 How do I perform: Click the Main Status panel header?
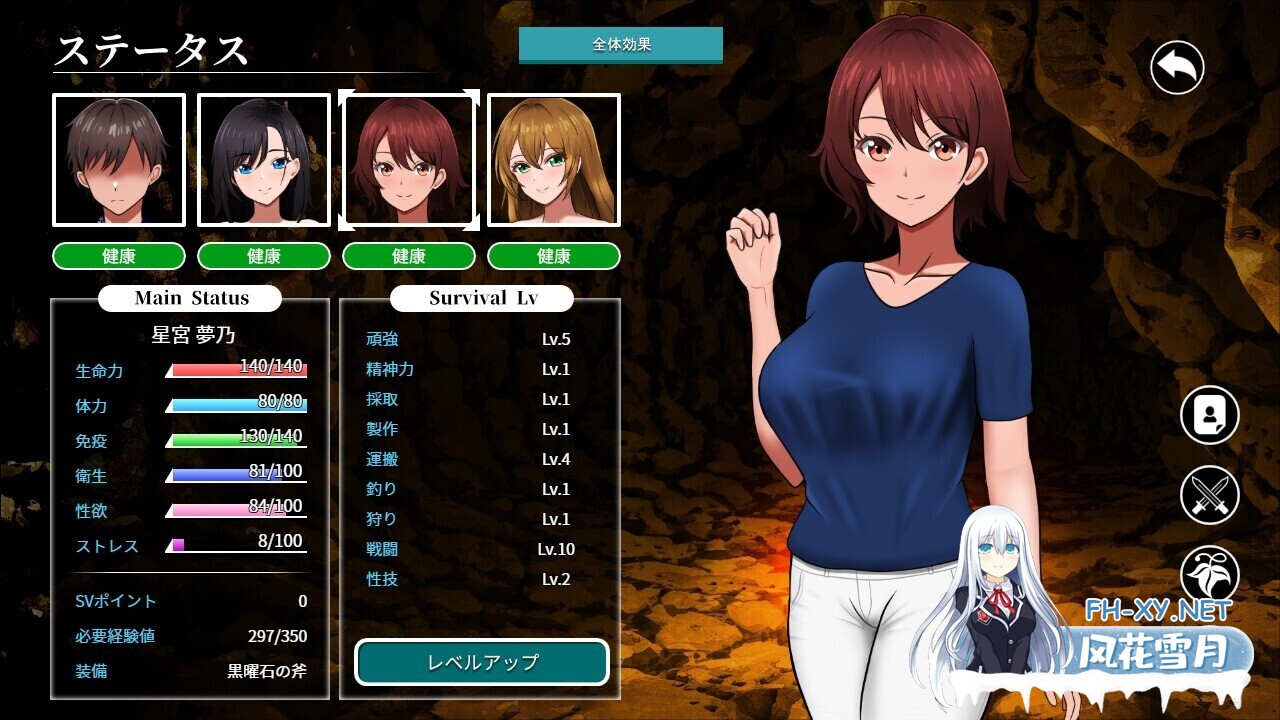point(188,298)
